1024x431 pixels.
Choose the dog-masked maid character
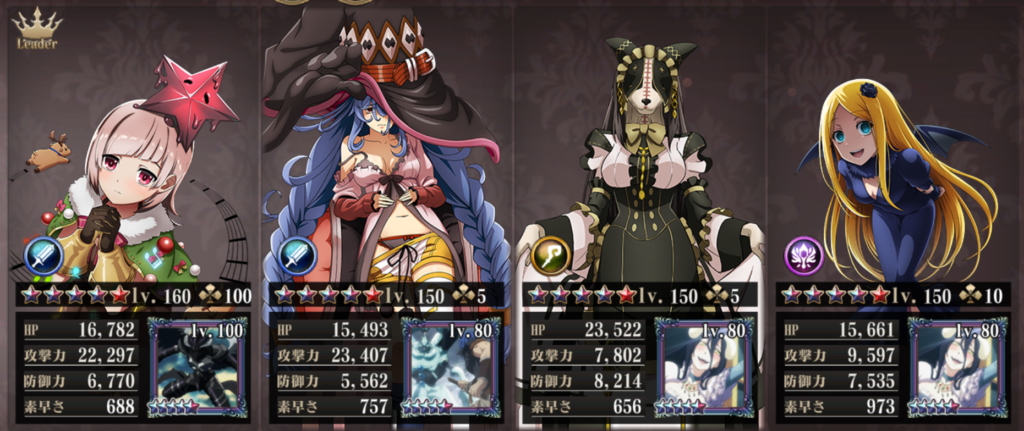pos(640,170)
